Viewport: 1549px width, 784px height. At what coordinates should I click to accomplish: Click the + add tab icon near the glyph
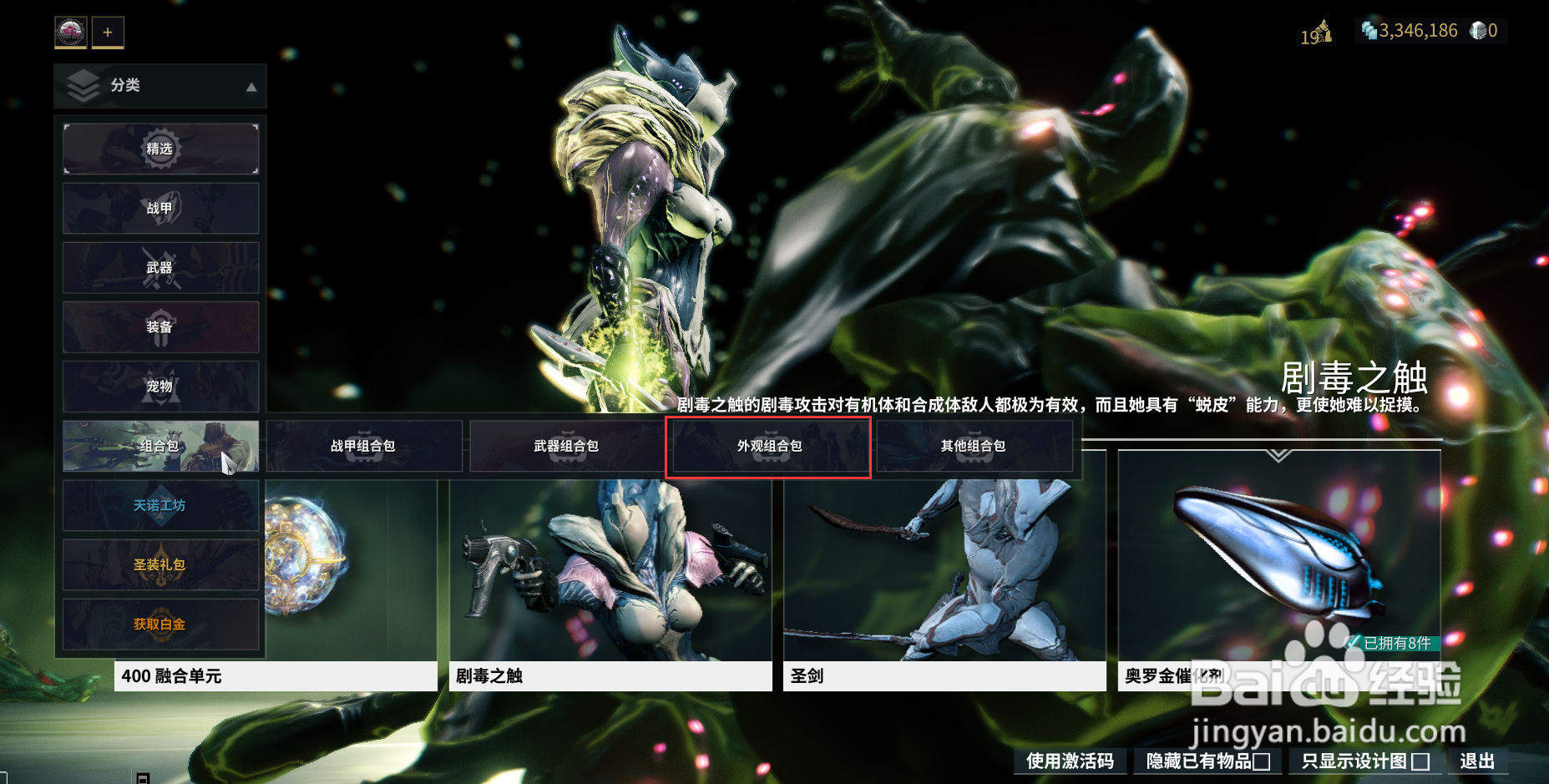107,32
